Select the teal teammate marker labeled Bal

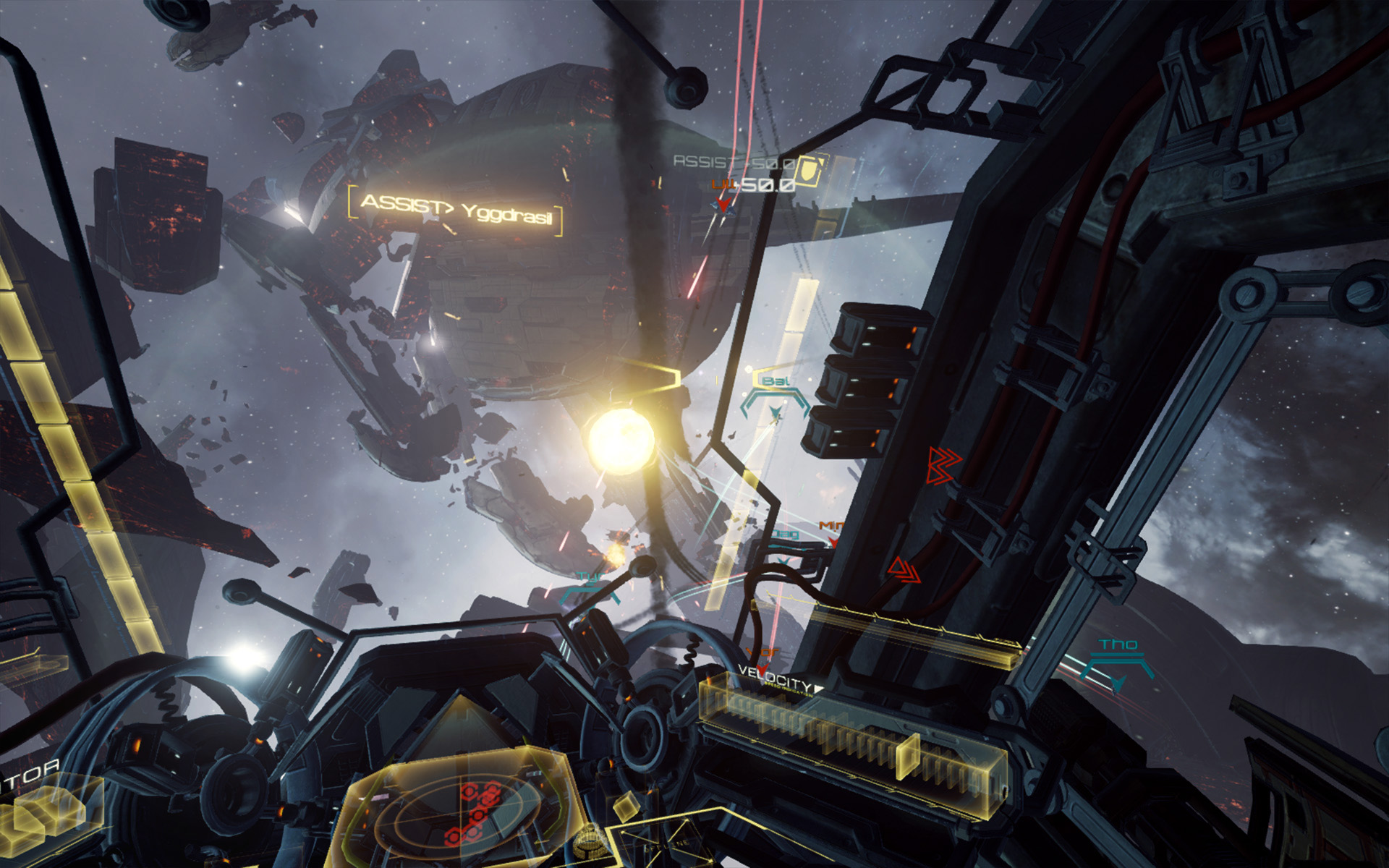click(x=776, y=382)
